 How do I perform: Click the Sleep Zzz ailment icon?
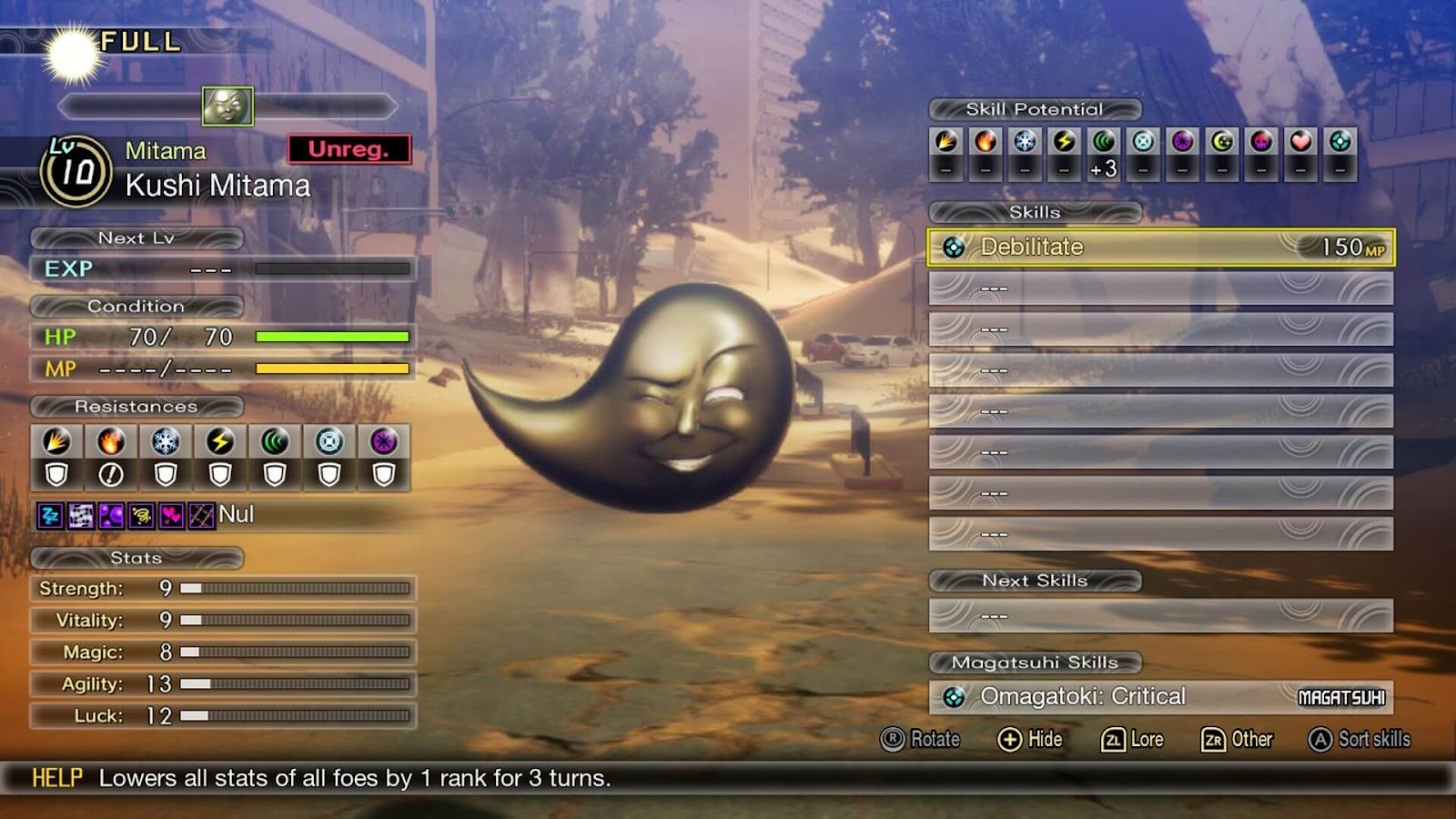[48, 515]
